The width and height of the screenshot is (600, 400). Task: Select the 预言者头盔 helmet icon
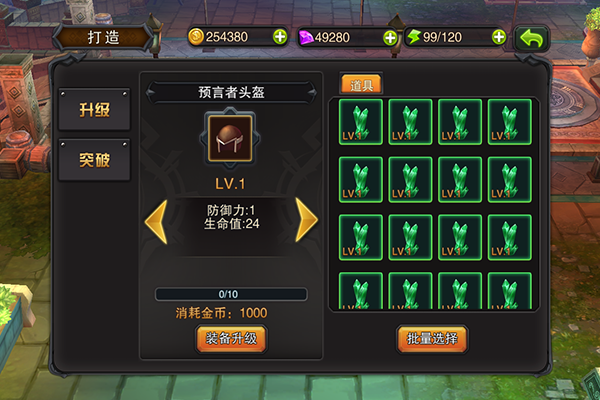(x=231, y=138)
